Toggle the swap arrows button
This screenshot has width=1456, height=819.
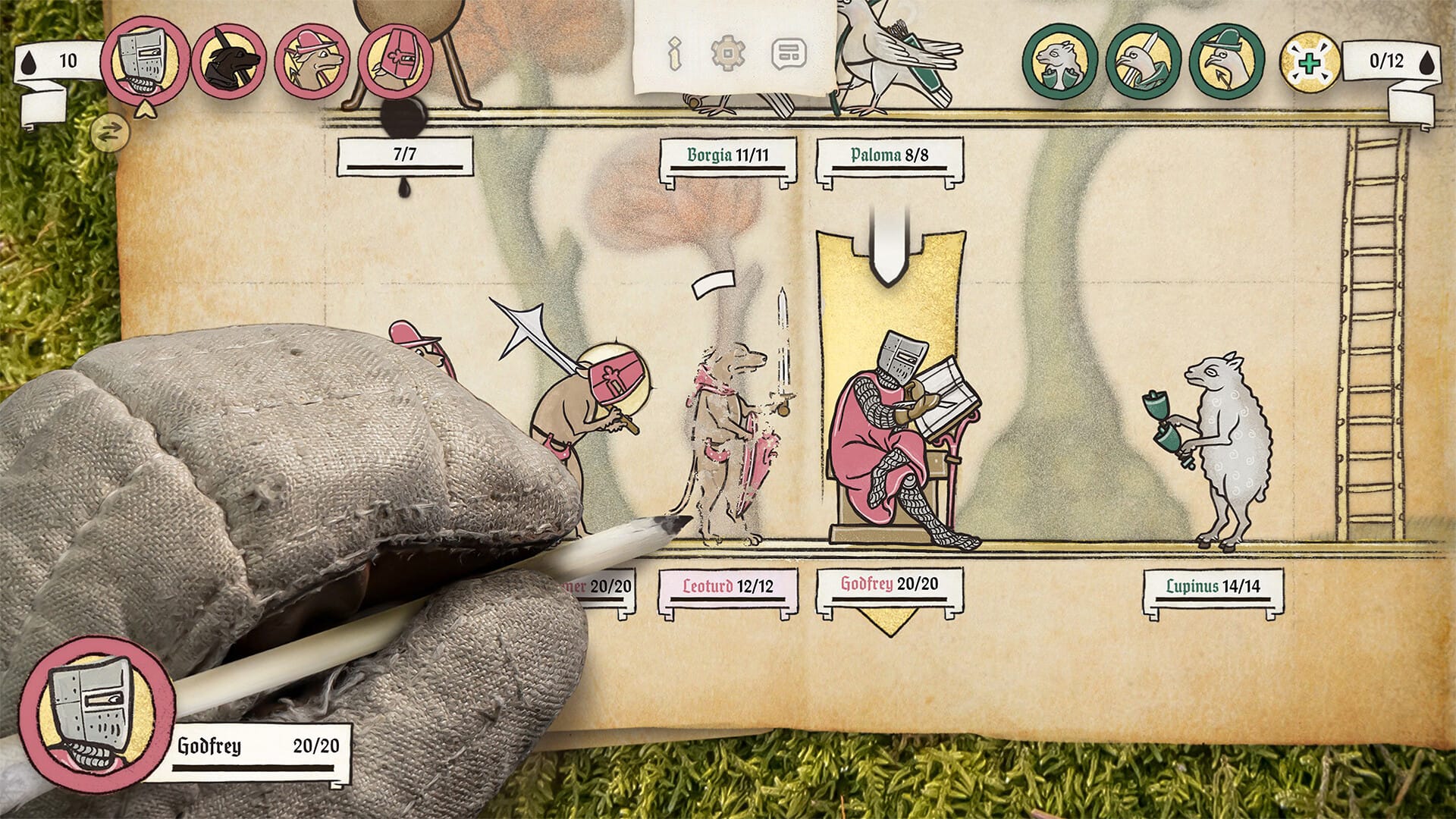click(109, 133)
